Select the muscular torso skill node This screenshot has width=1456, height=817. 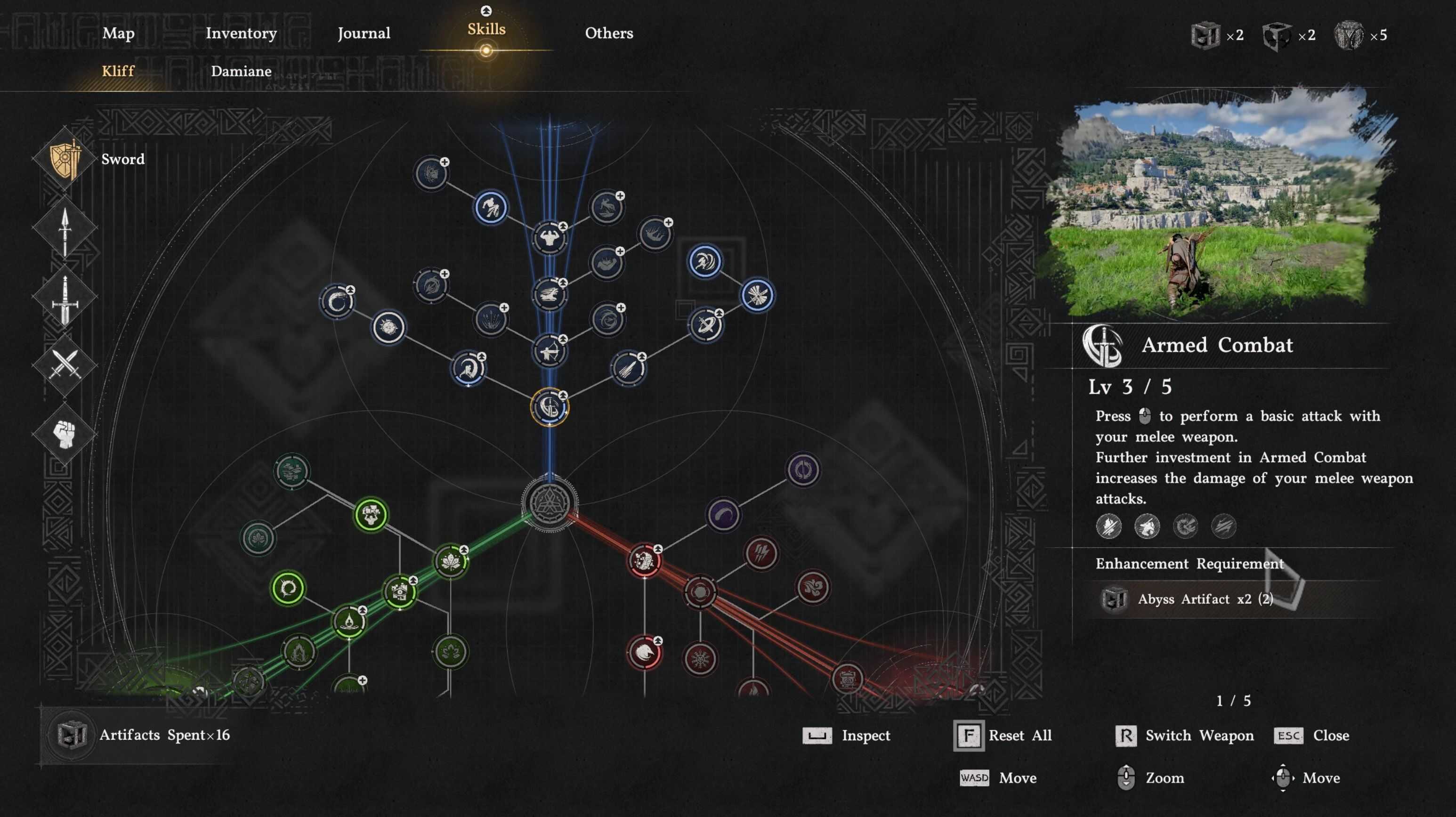549,238
